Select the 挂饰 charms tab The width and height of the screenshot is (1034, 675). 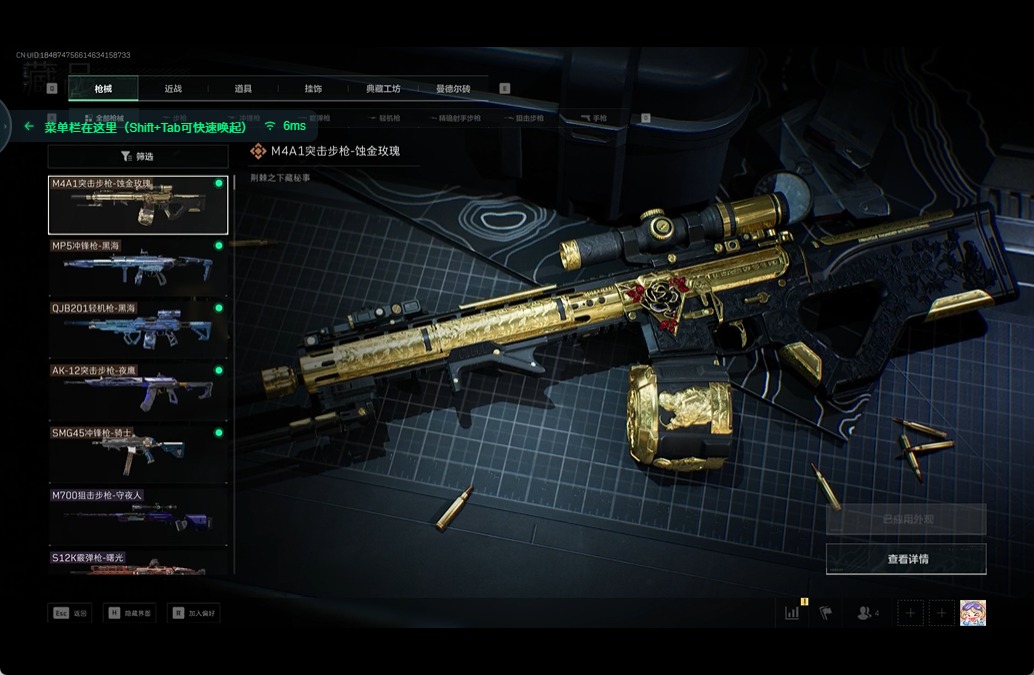[x=313, y=89]
